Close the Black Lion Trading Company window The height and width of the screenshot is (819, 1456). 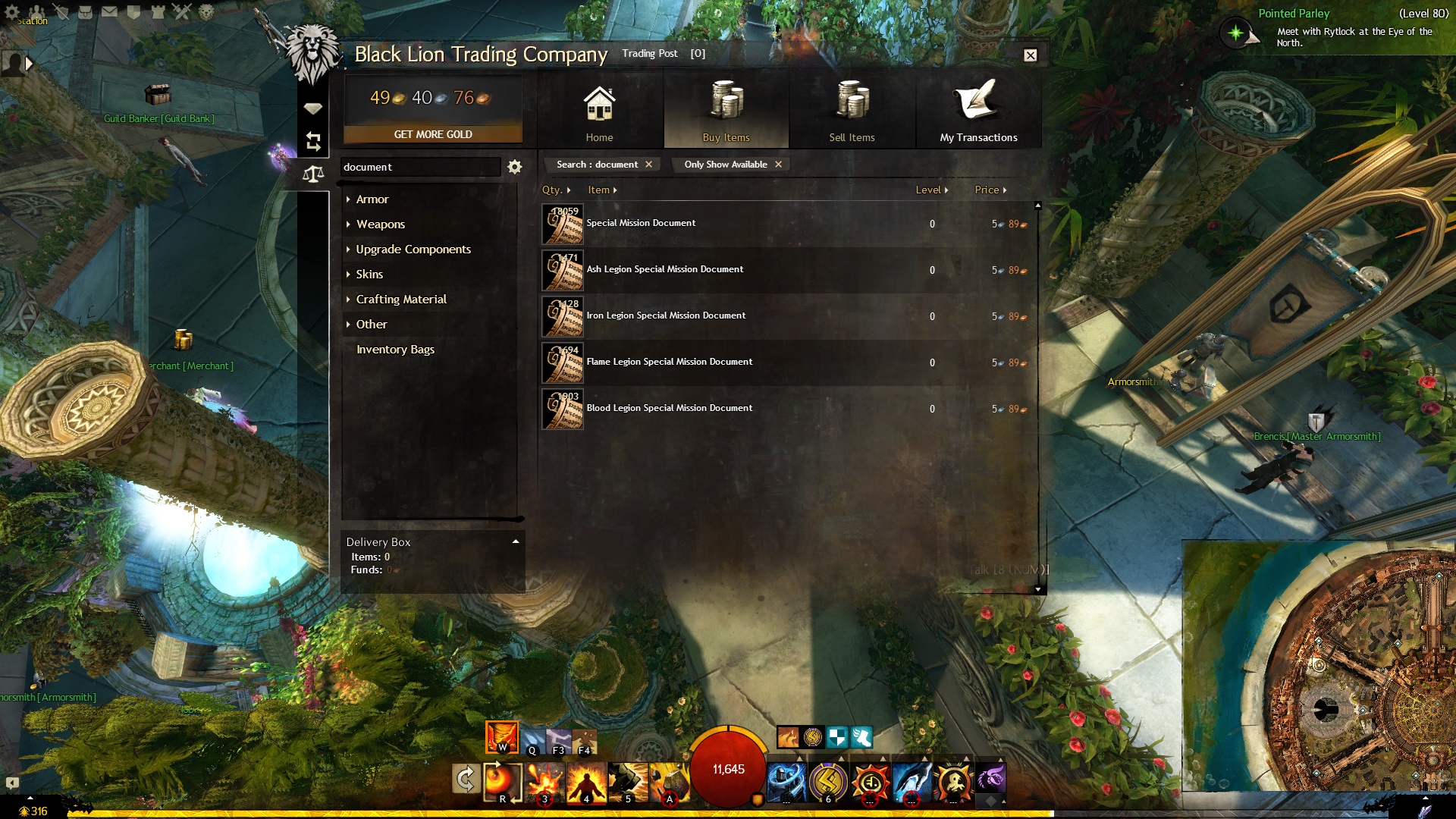pyautogui.click(x=1030, y=55)
